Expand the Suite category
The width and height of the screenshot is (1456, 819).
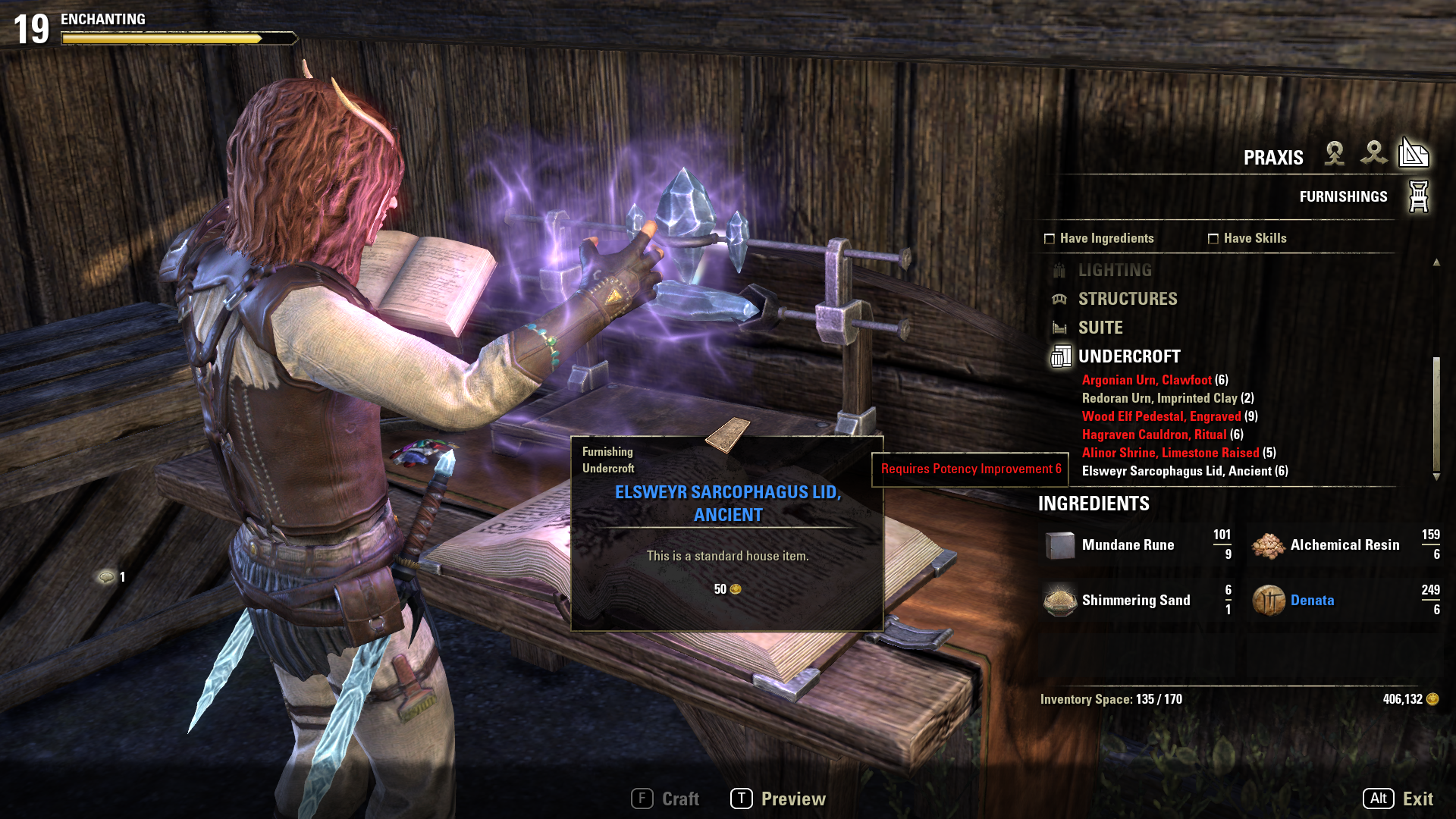[x=1100, y=328]
